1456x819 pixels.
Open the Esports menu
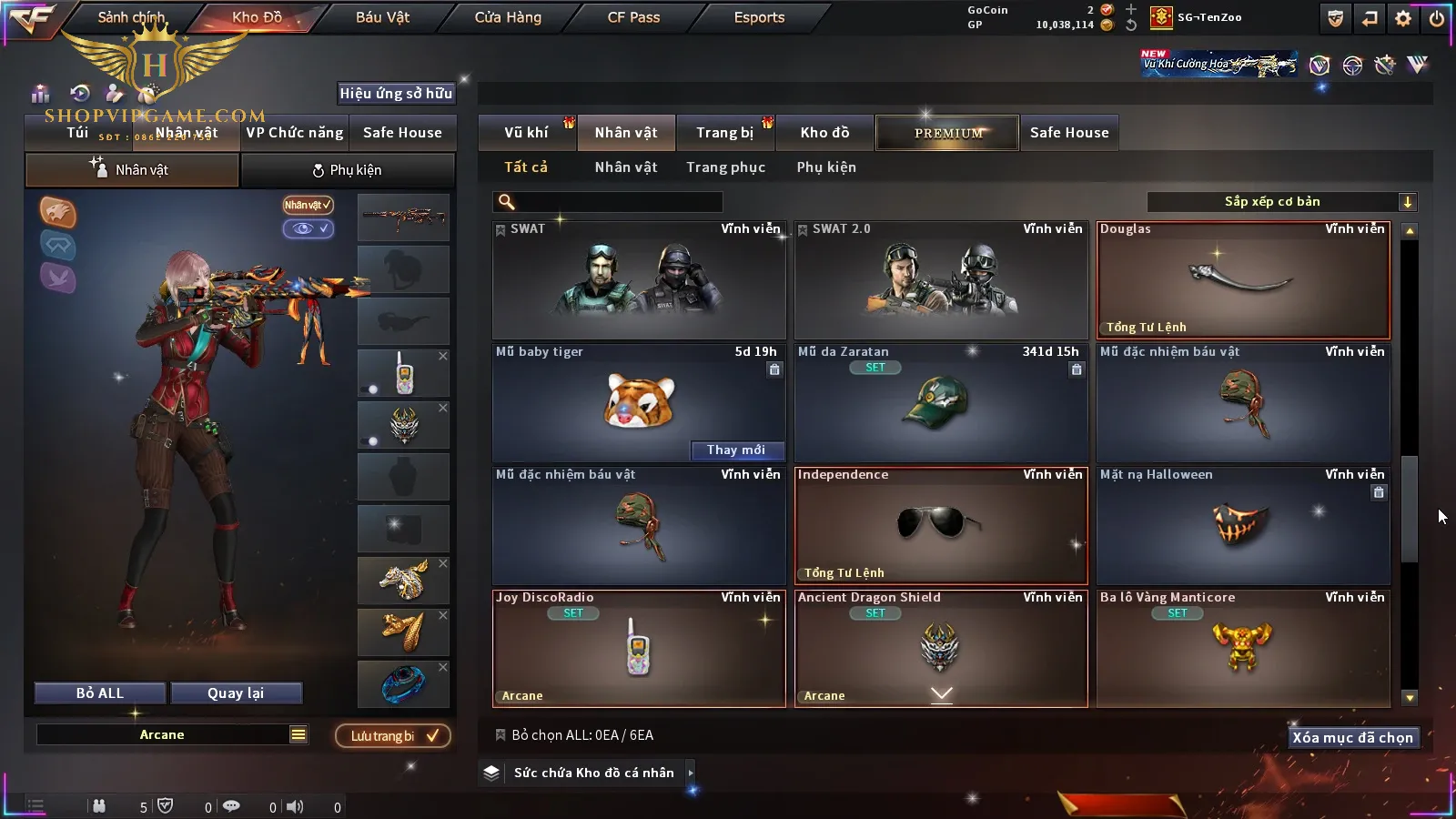(759, 17)
